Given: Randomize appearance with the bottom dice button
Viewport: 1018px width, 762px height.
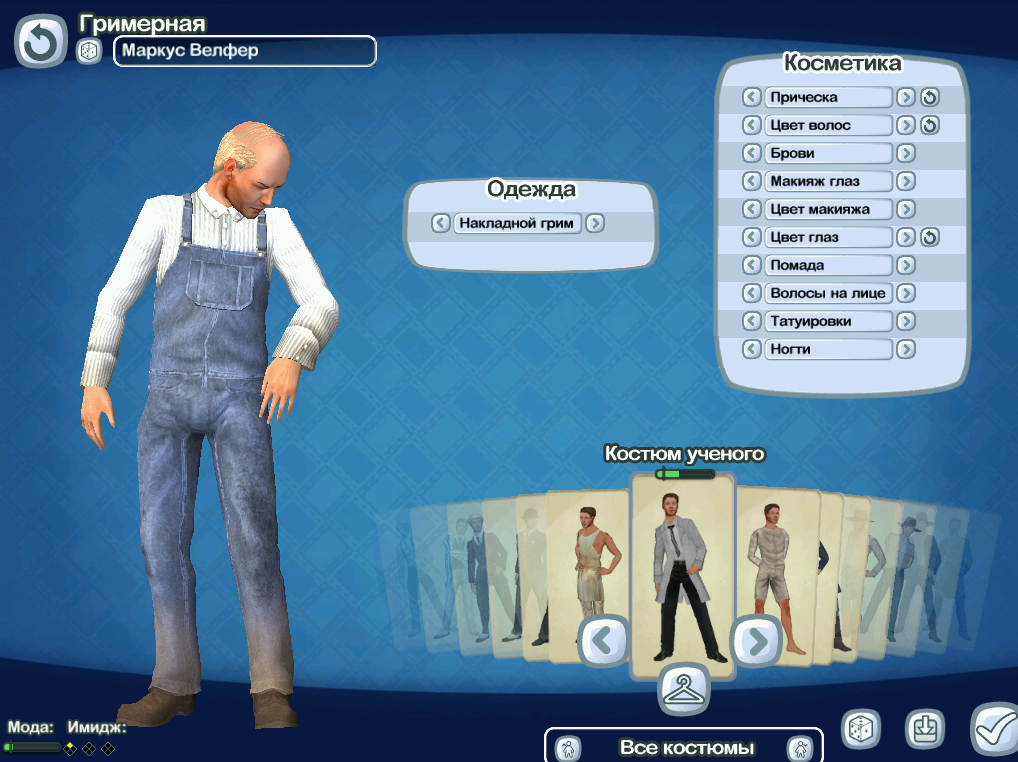Looking at the screenshot, I should point(860,729).
